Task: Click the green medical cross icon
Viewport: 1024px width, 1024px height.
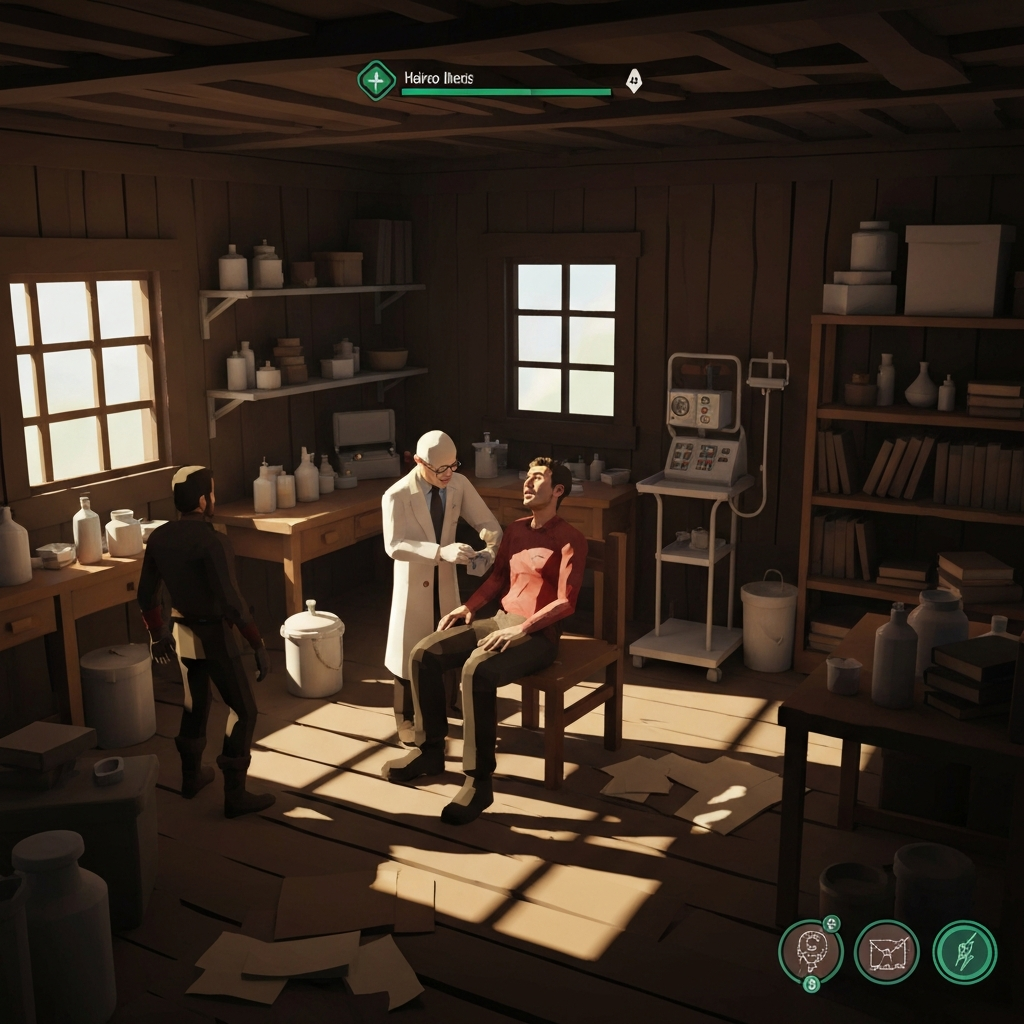Action: 376,80
